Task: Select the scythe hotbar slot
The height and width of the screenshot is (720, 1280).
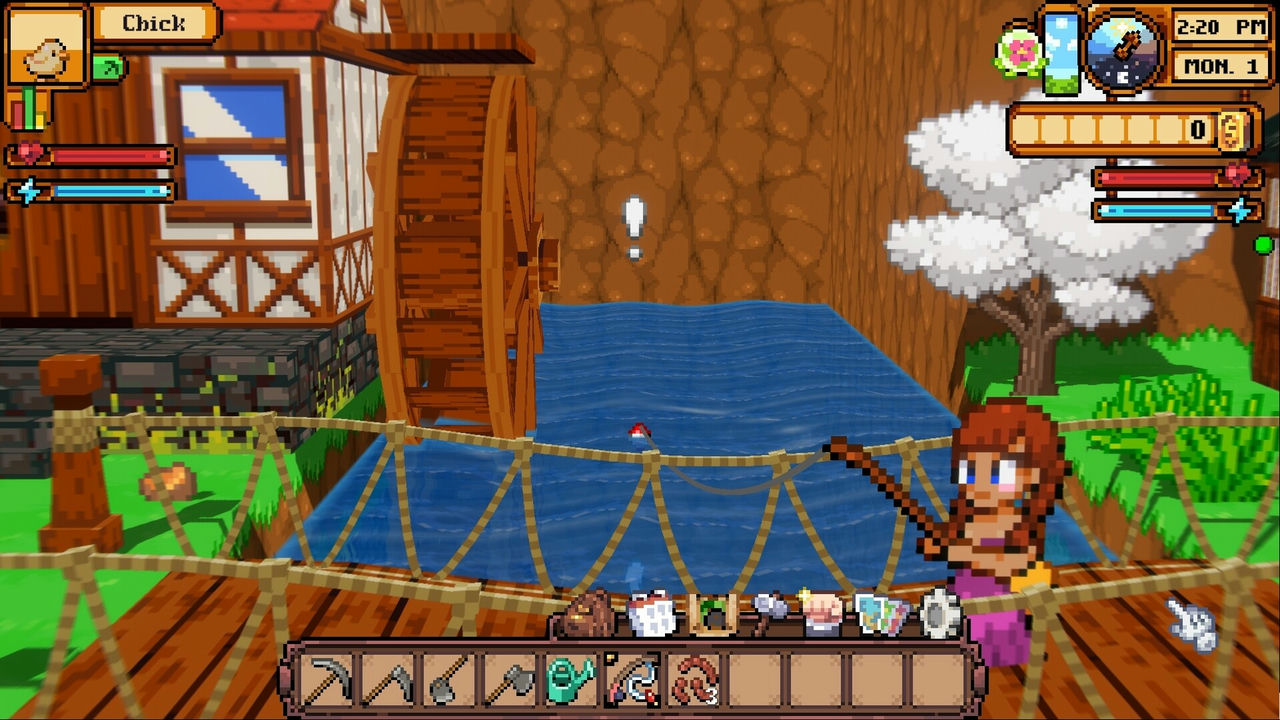Action: pos(387,680)
